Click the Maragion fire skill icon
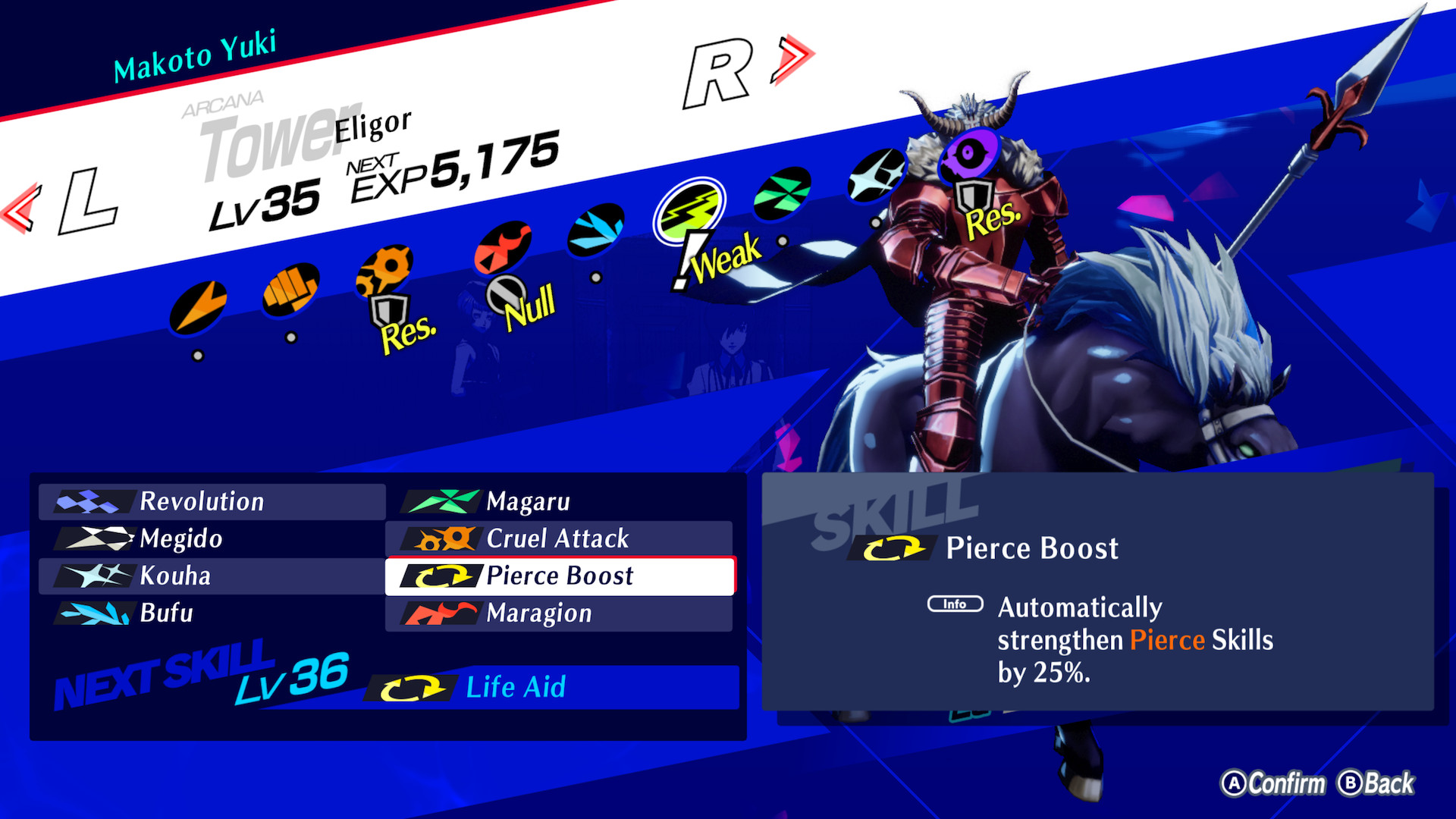 coord(440,613)
